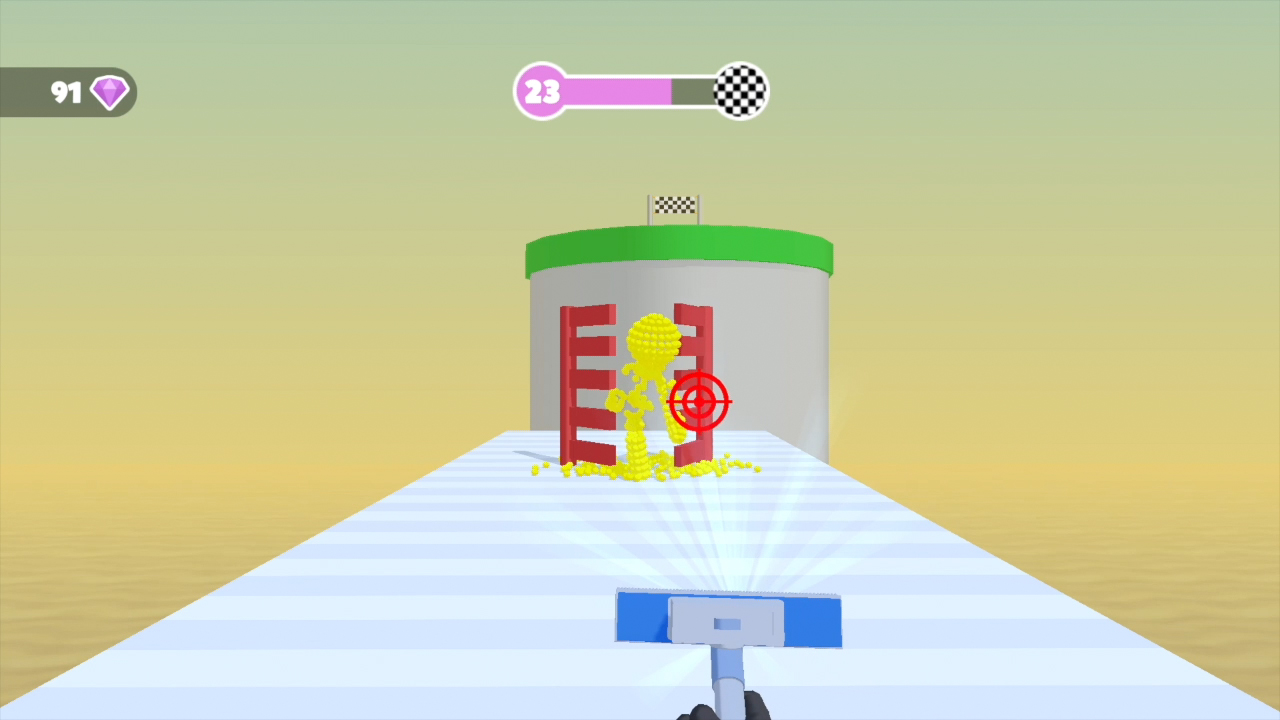This screenshot has width=1280, height=720.
Task: Select the gem count display showing 91
Action: [x=65, y=92]
